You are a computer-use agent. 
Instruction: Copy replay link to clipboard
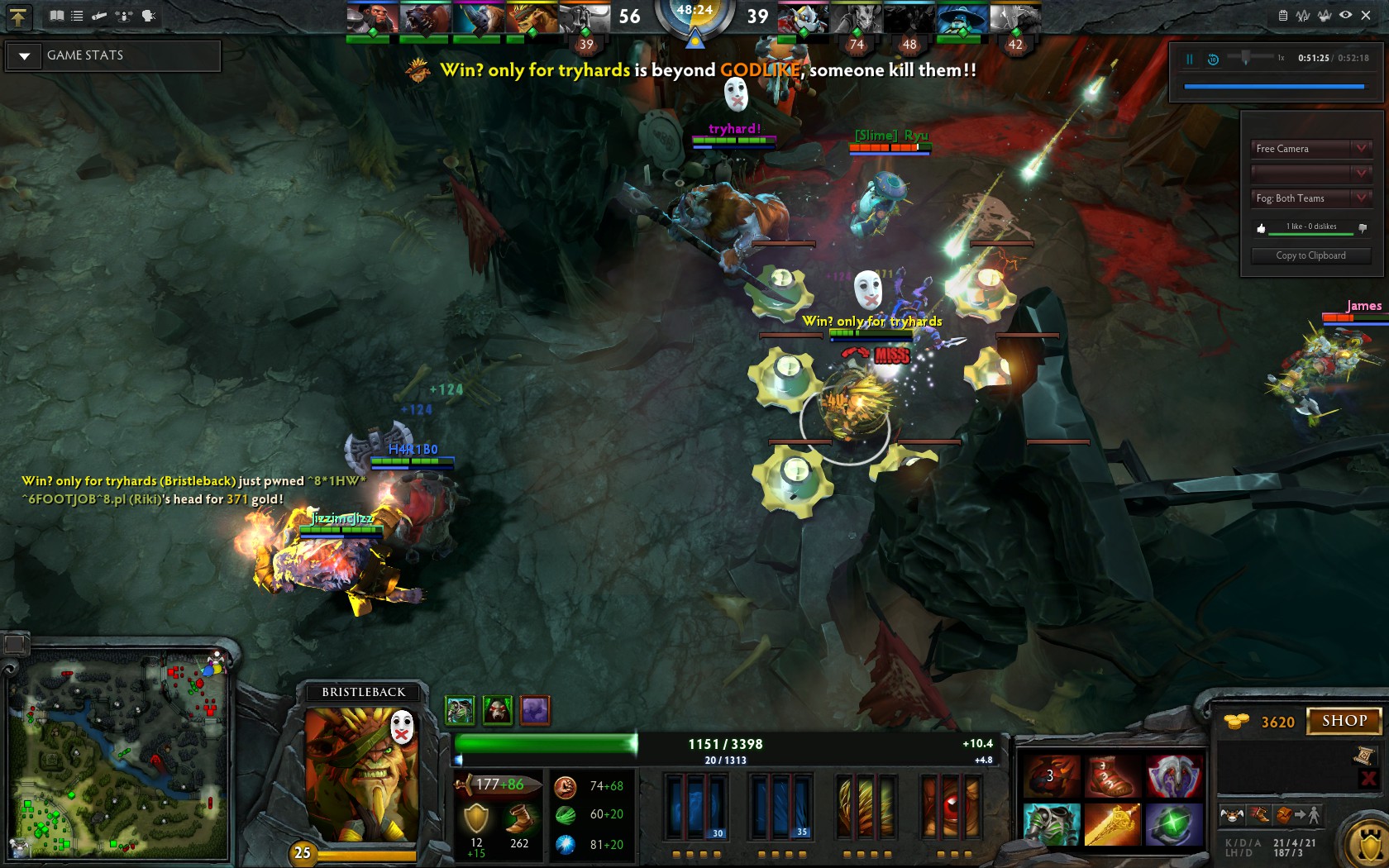pos(1310,255)
